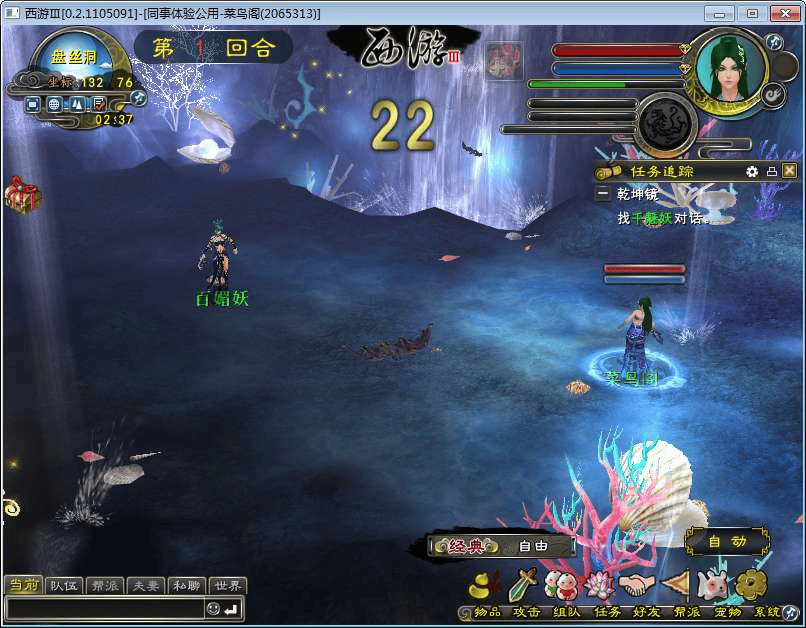Open the 帮派 guild flag icon
Image resolution: width=806 pixels, height=628 pixels.
pos(676,585)
